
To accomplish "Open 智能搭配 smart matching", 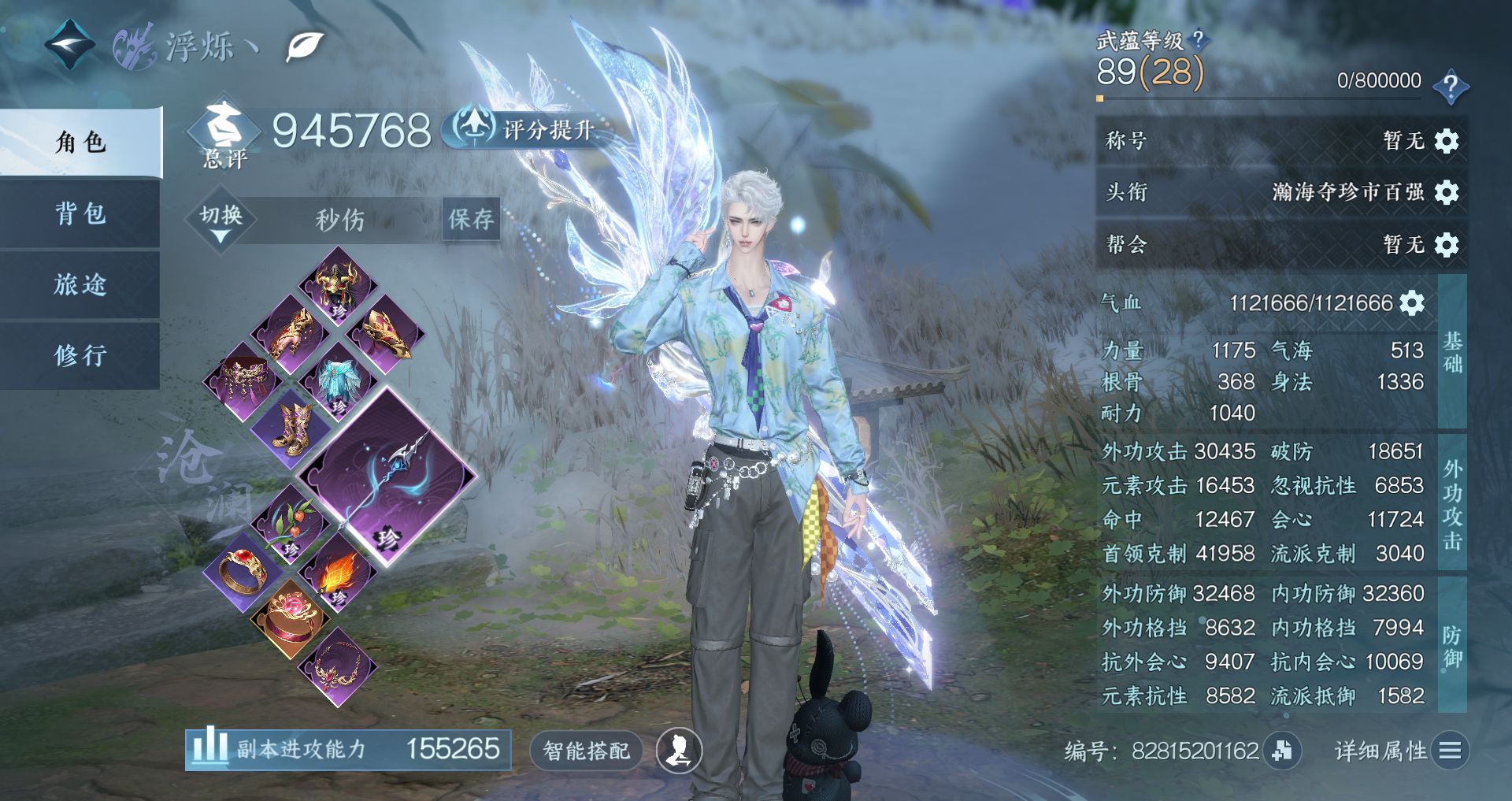I will [x=586, y=751].
